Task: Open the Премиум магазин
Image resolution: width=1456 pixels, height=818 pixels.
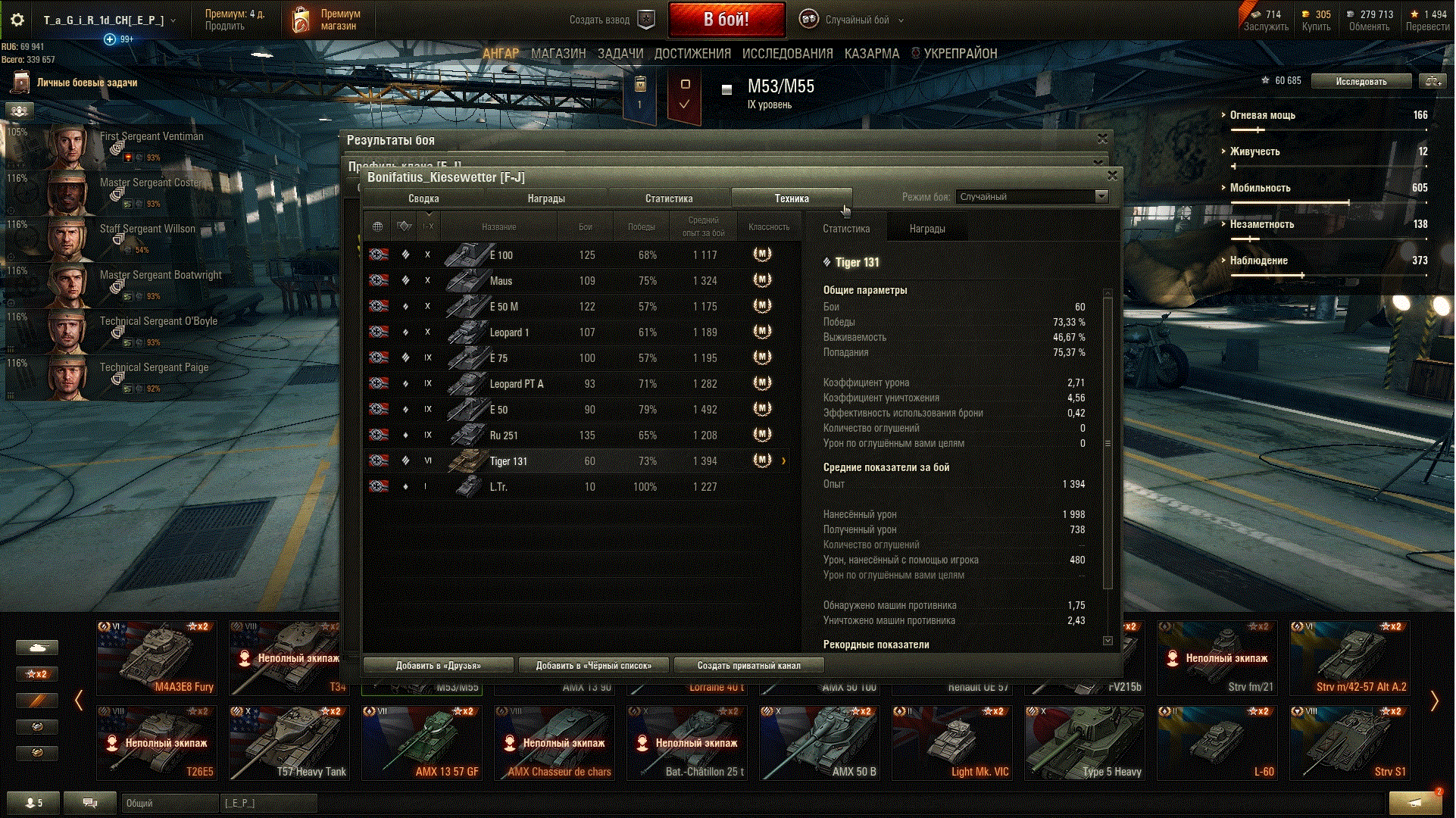Action: pos(327,20)
